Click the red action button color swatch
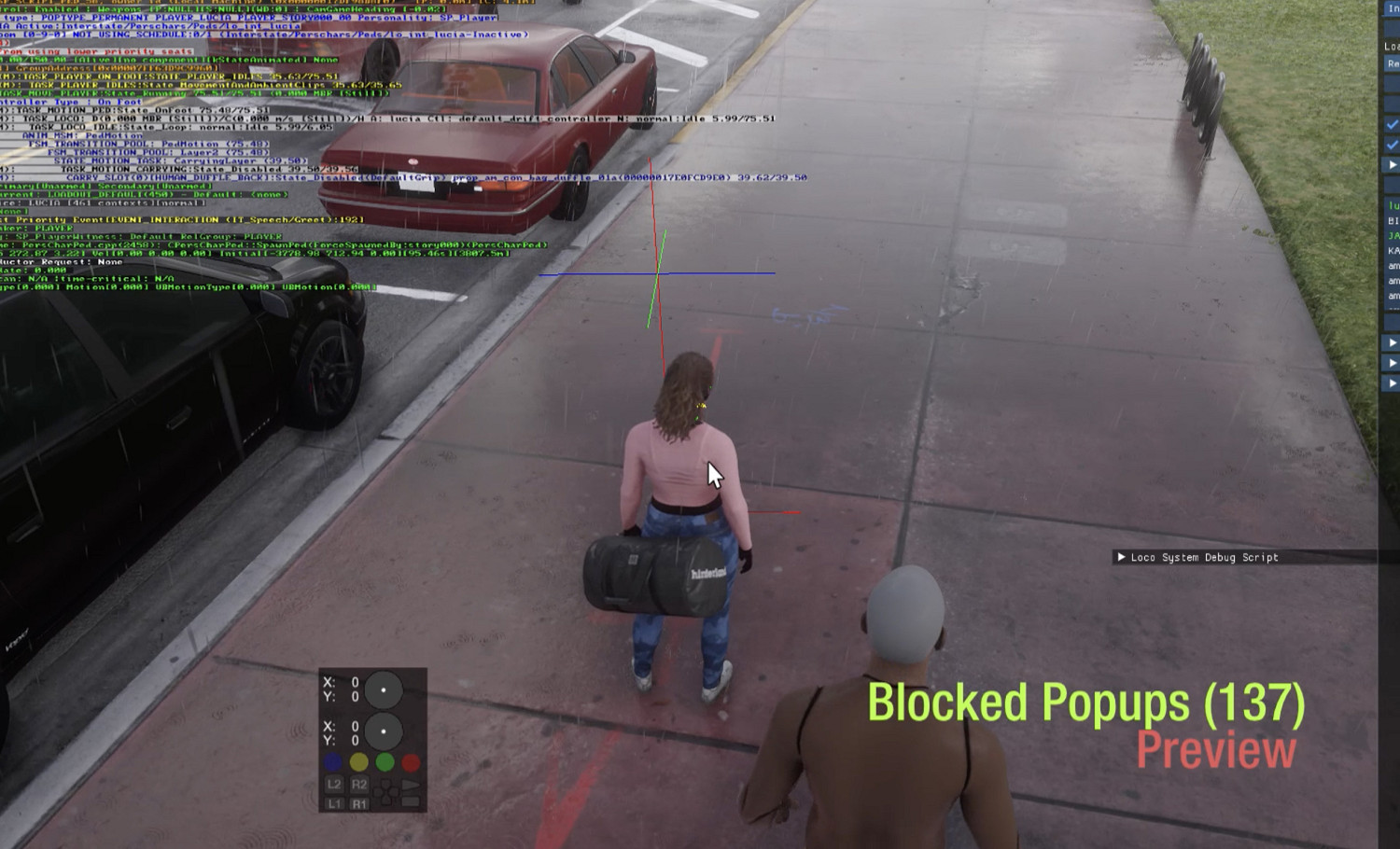 click(411, 762)
